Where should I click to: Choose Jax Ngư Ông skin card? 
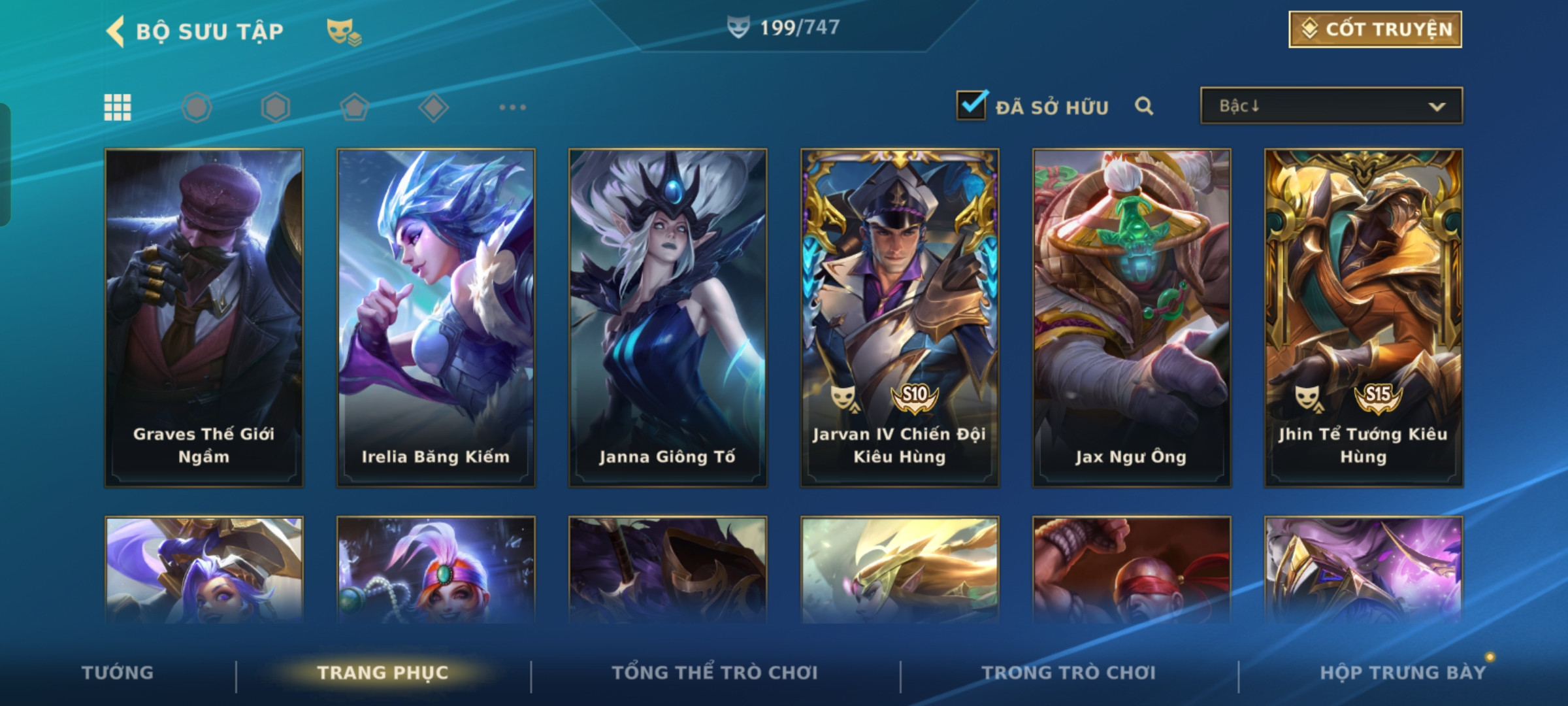coord(1132,318)
